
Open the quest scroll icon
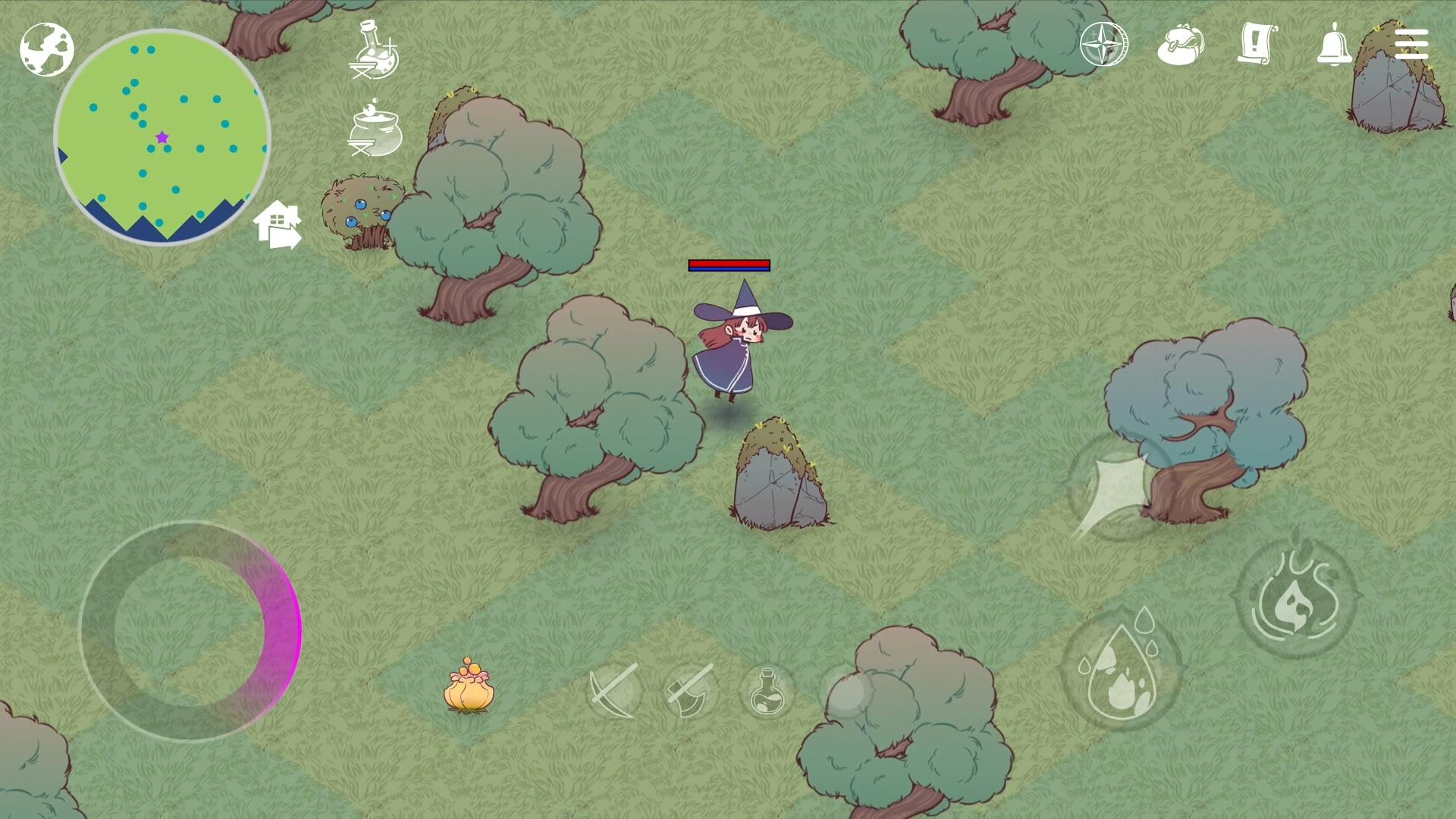click(1258, 43)
